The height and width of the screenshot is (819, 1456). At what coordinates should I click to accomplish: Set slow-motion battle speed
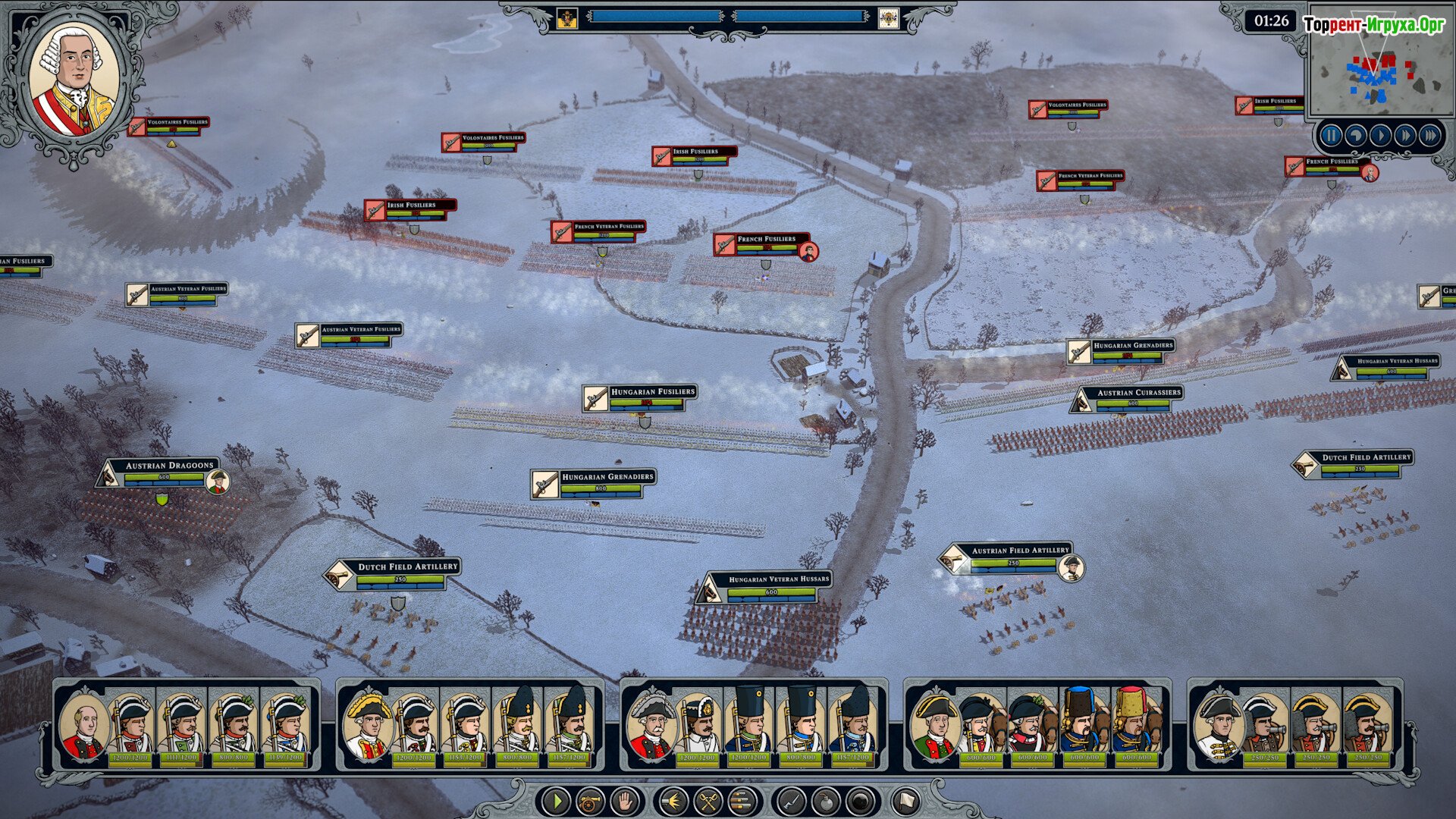tap(1356, 136)
